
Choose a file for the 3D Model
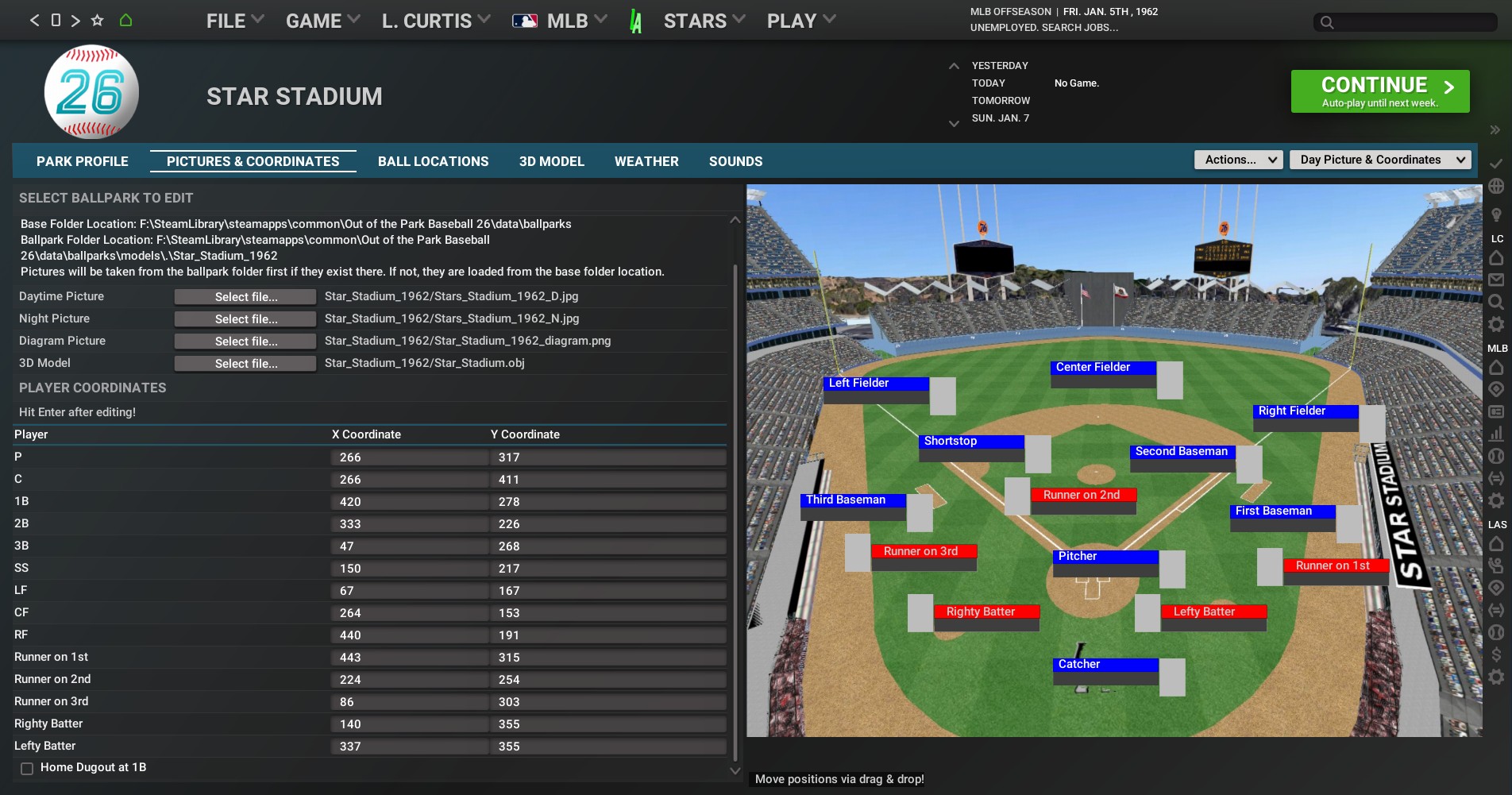click(245, 364)
